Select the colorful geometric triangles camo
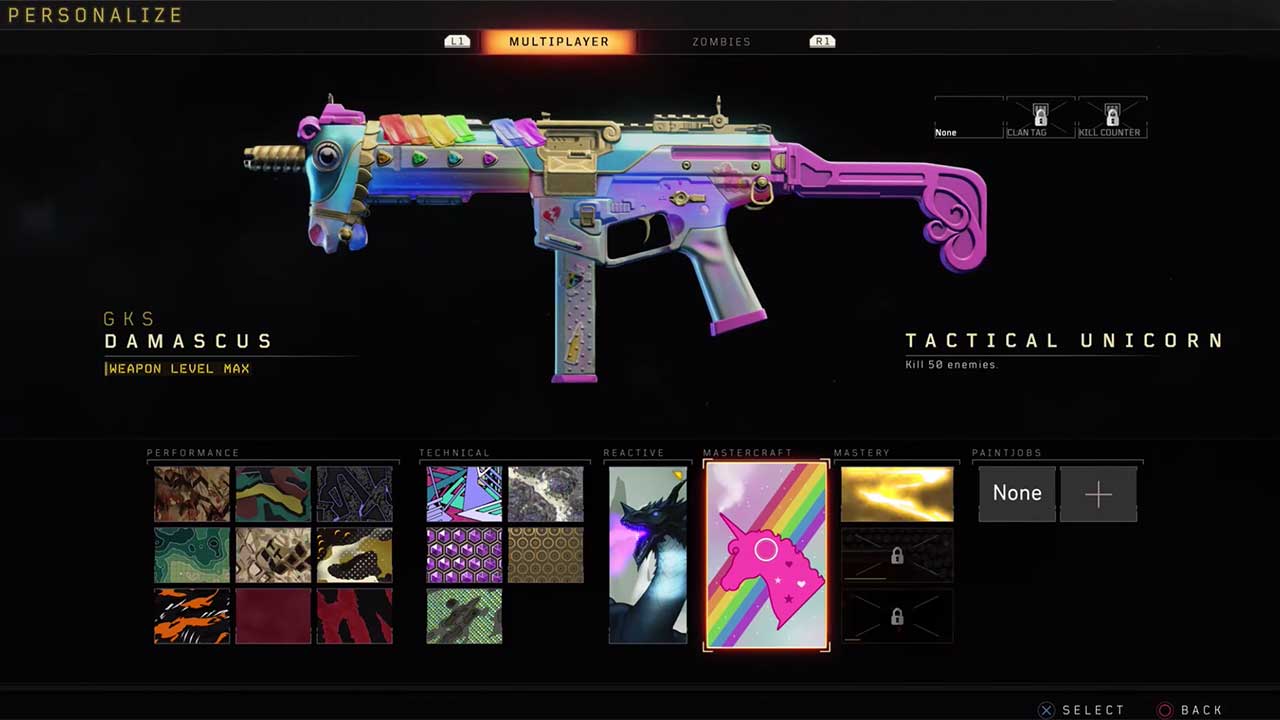Viewport: 1280px width, 720px height. [x=464, y=494]
